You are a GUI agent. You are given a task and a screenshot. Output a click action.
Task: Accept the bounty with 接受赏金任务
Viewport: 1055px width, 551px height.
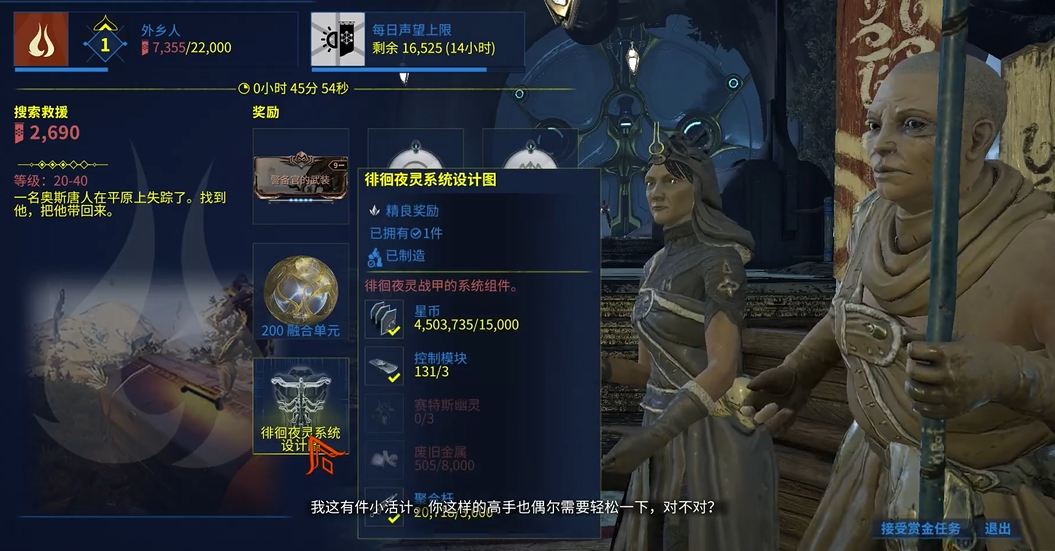pyautogui.click(x=920, y=529)
